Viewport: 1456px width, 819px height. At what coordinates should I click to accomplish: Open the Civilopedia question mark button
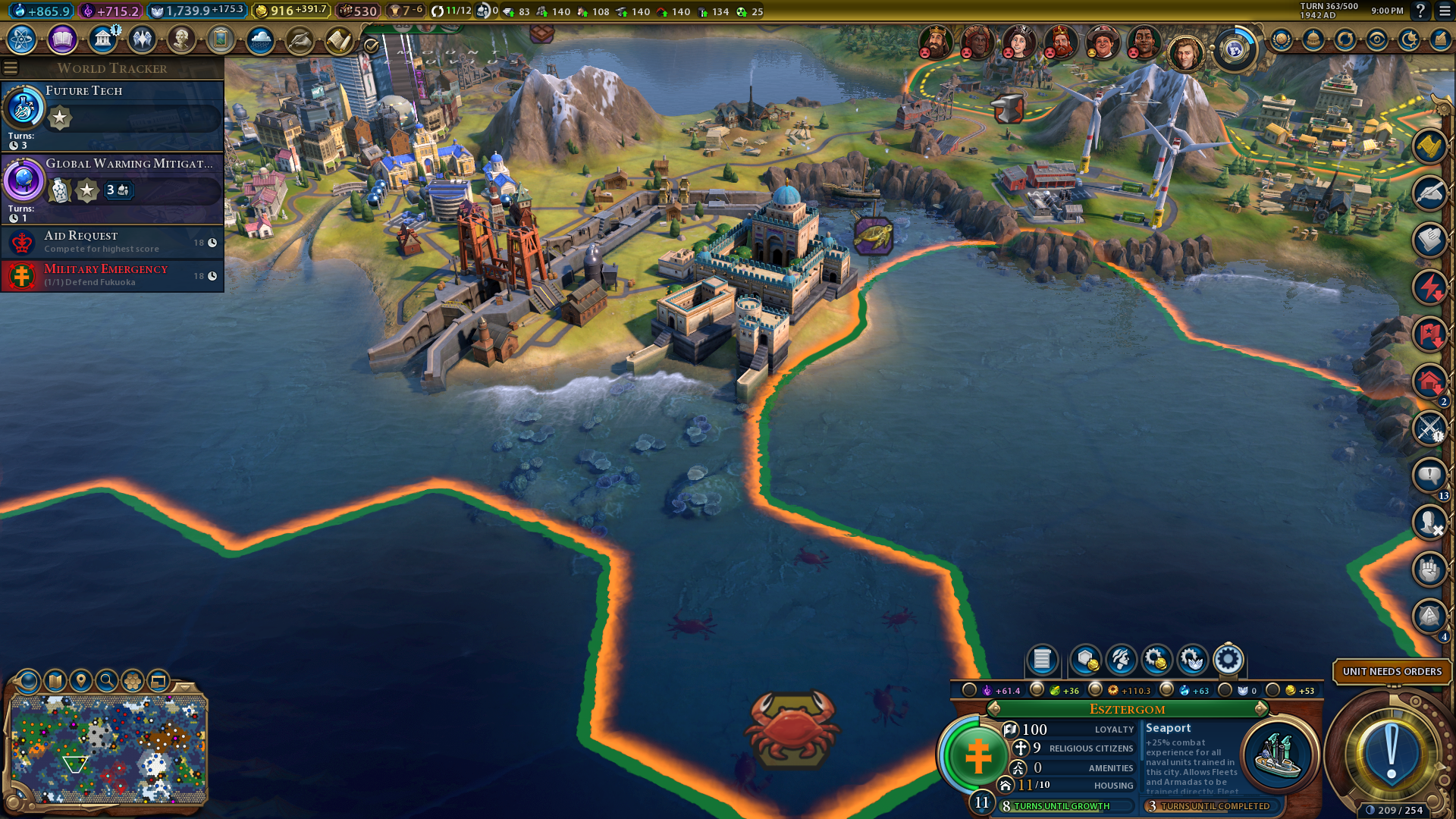[1420, 11]
